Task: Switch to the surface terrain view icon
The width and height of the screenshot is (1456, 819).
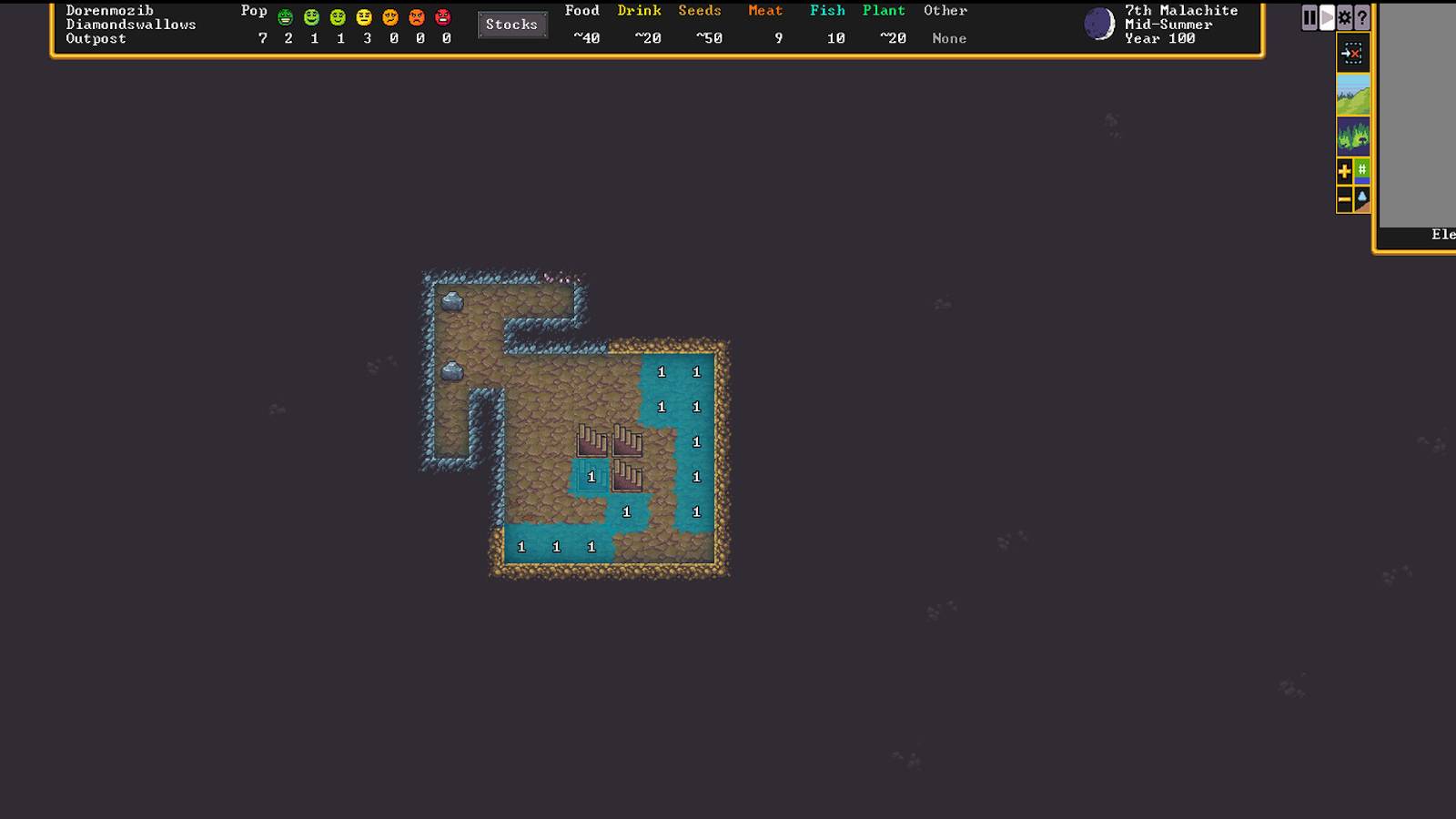Action: click(1354, 94)
